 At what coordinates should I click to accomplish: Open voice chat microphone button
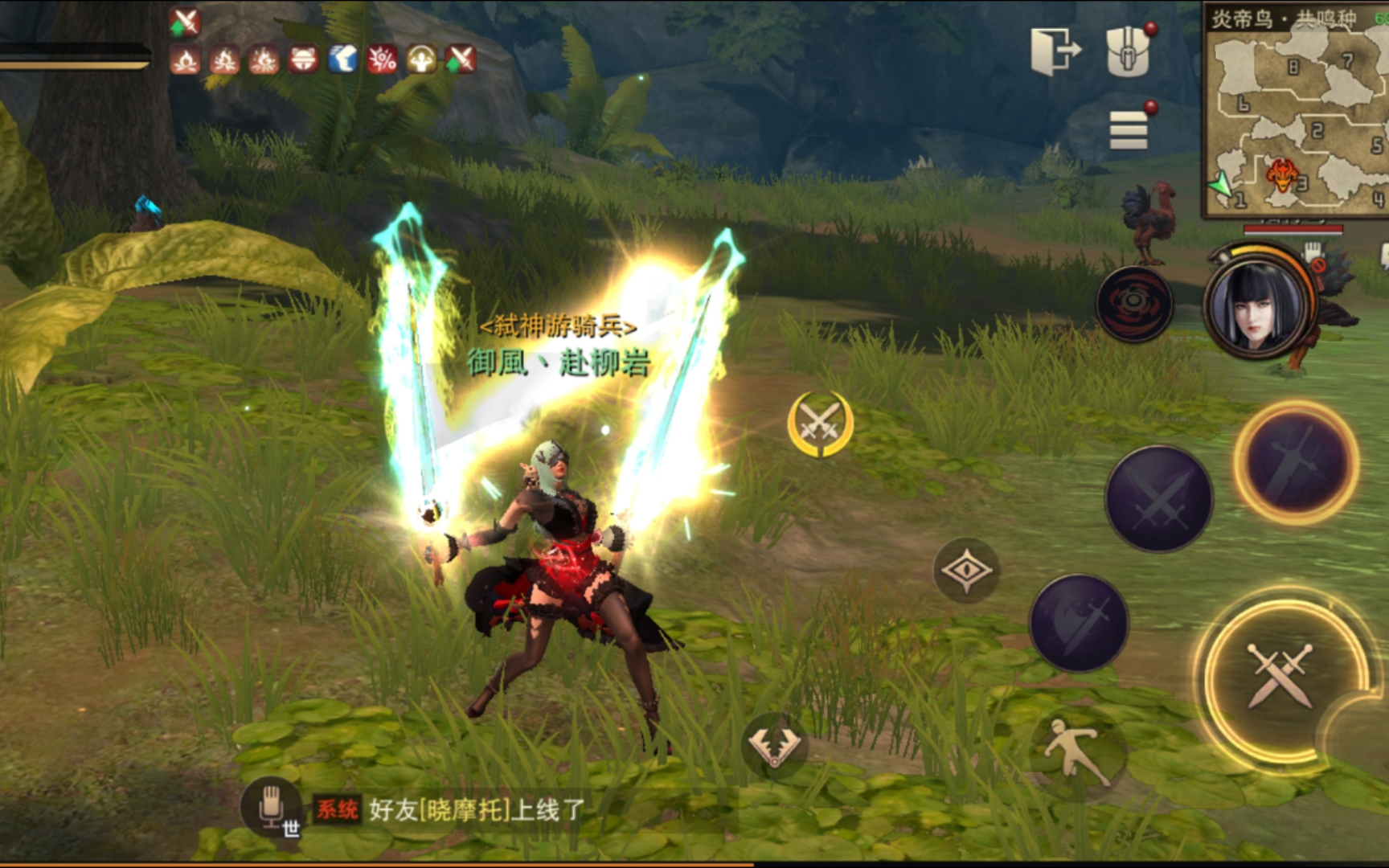271,807
